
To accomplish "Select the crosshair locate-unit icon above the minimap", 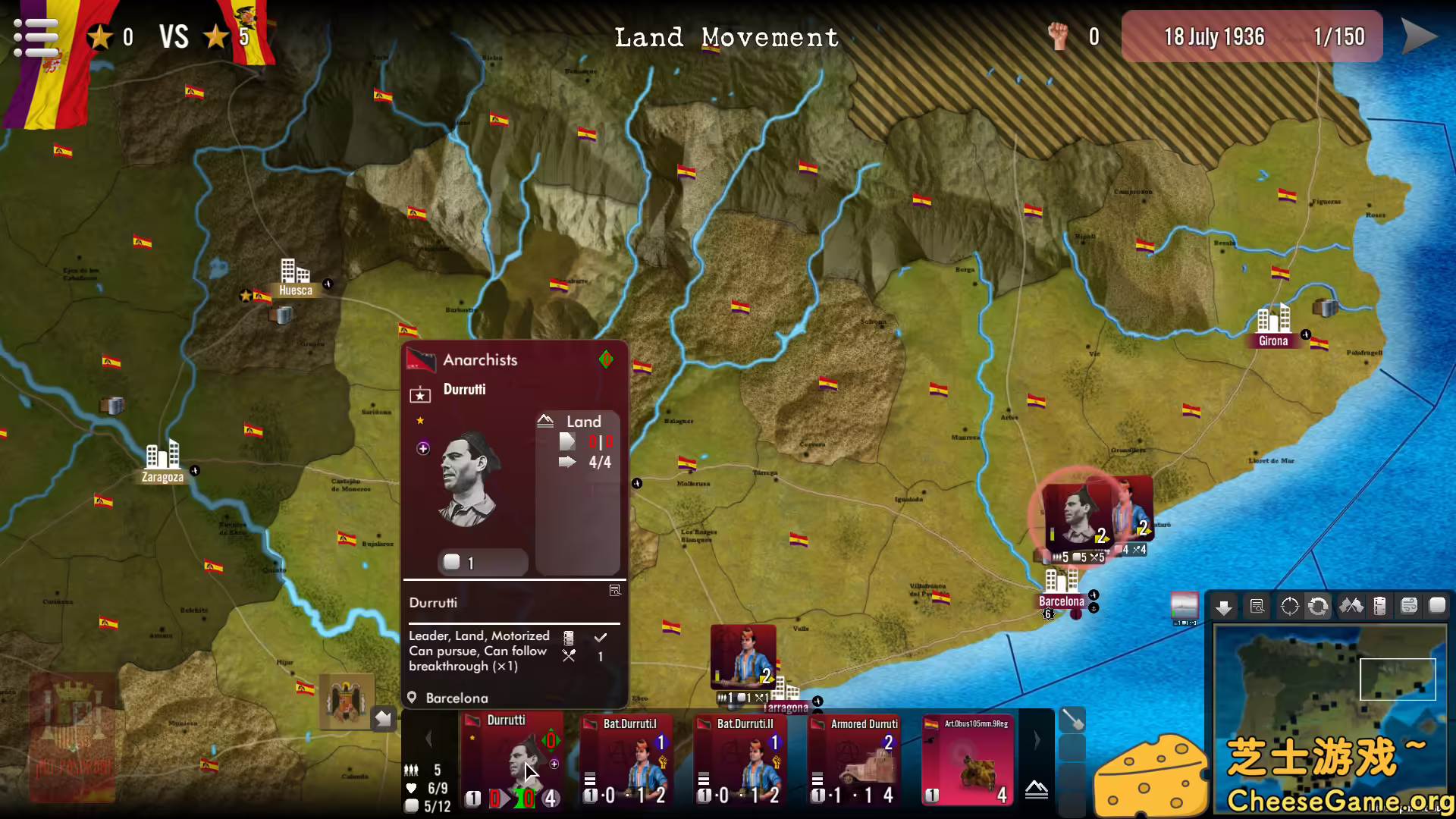I will (x=1289, y=607).
